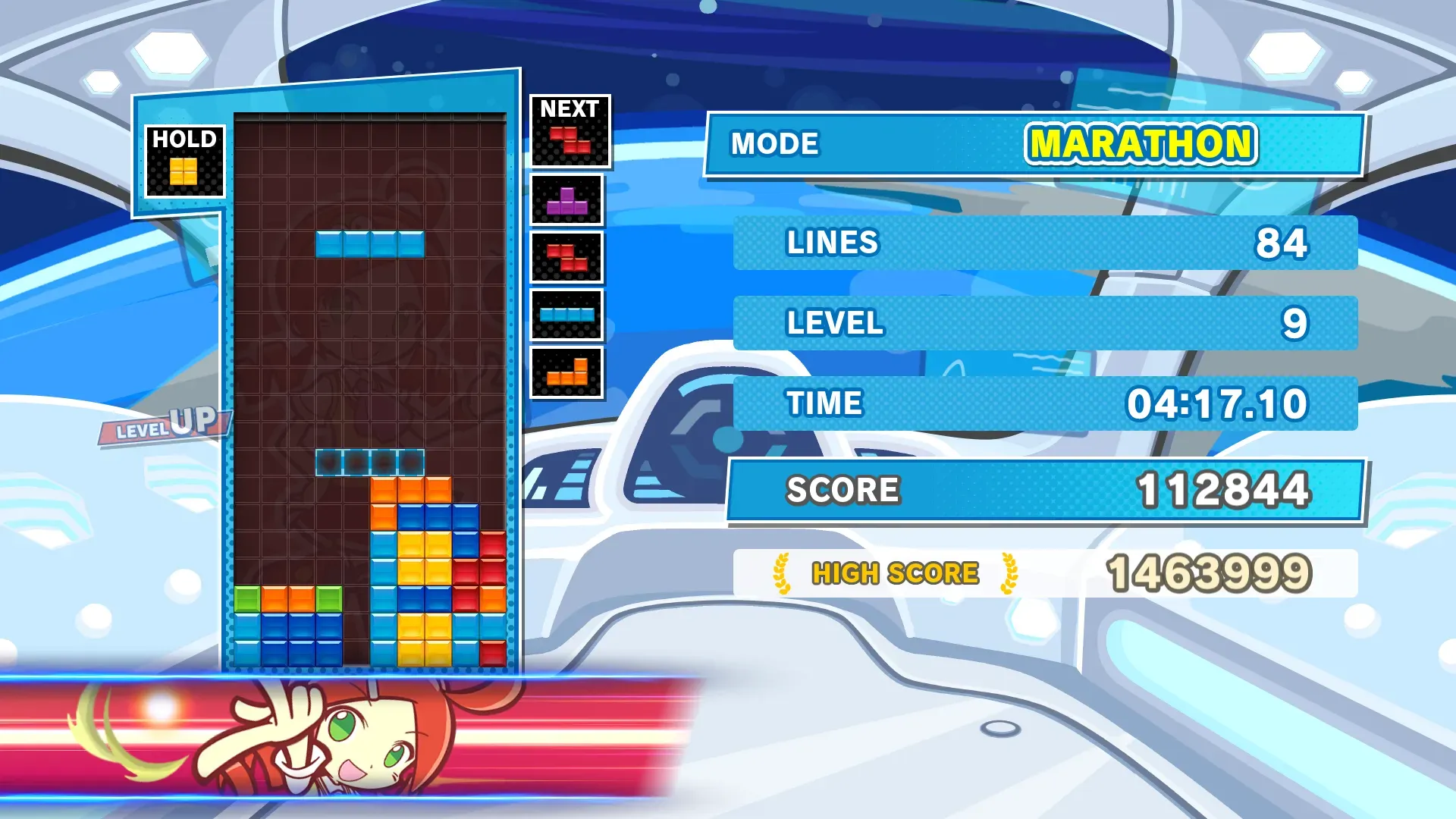The height and width of the screenshot is (819, 1456).
Task: Pick the orange L piece preview
Action: (x=566, y=372)
